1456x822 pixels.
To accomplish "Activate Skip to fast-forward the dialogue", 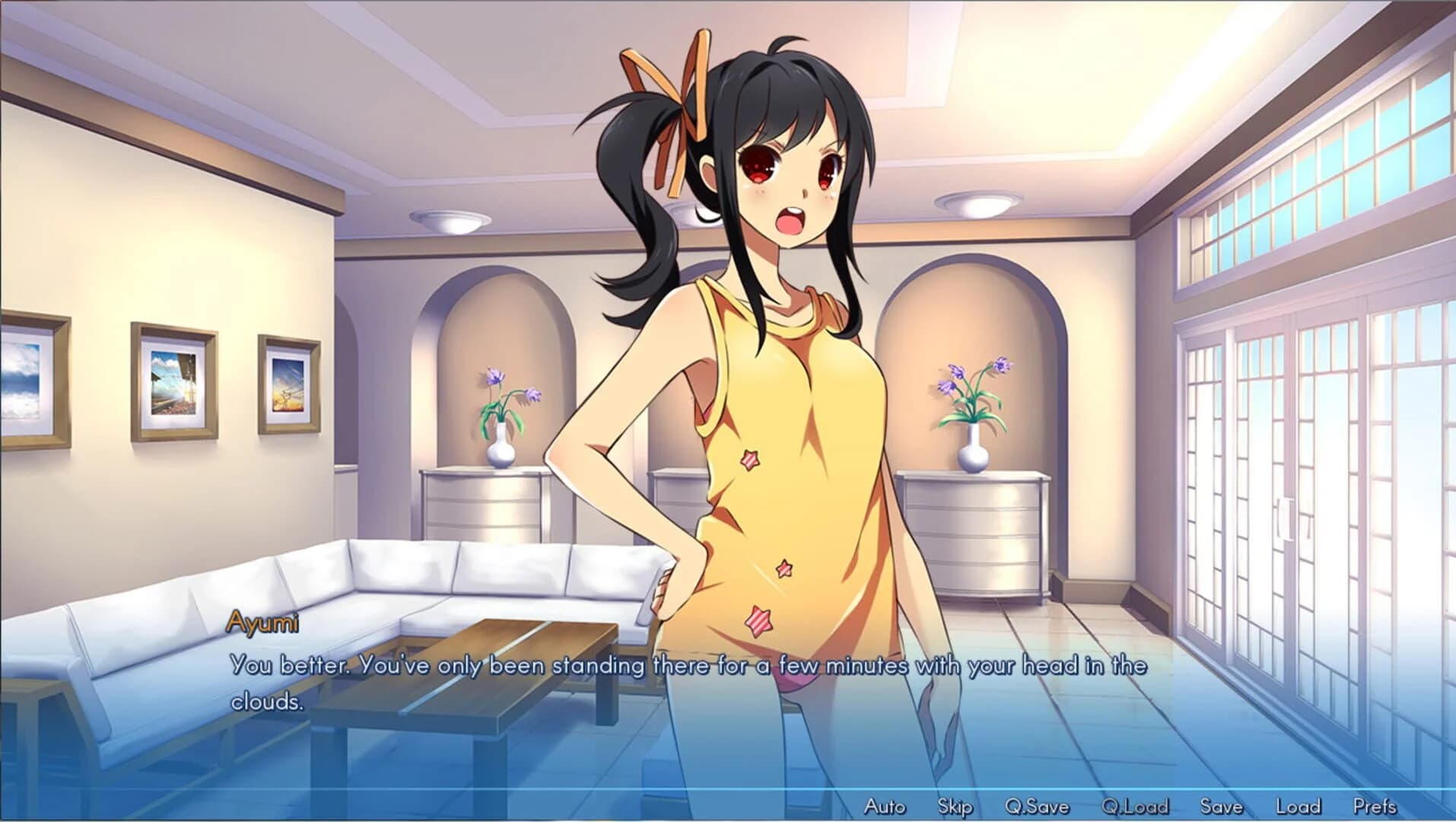I will click(x=956, y=805).
